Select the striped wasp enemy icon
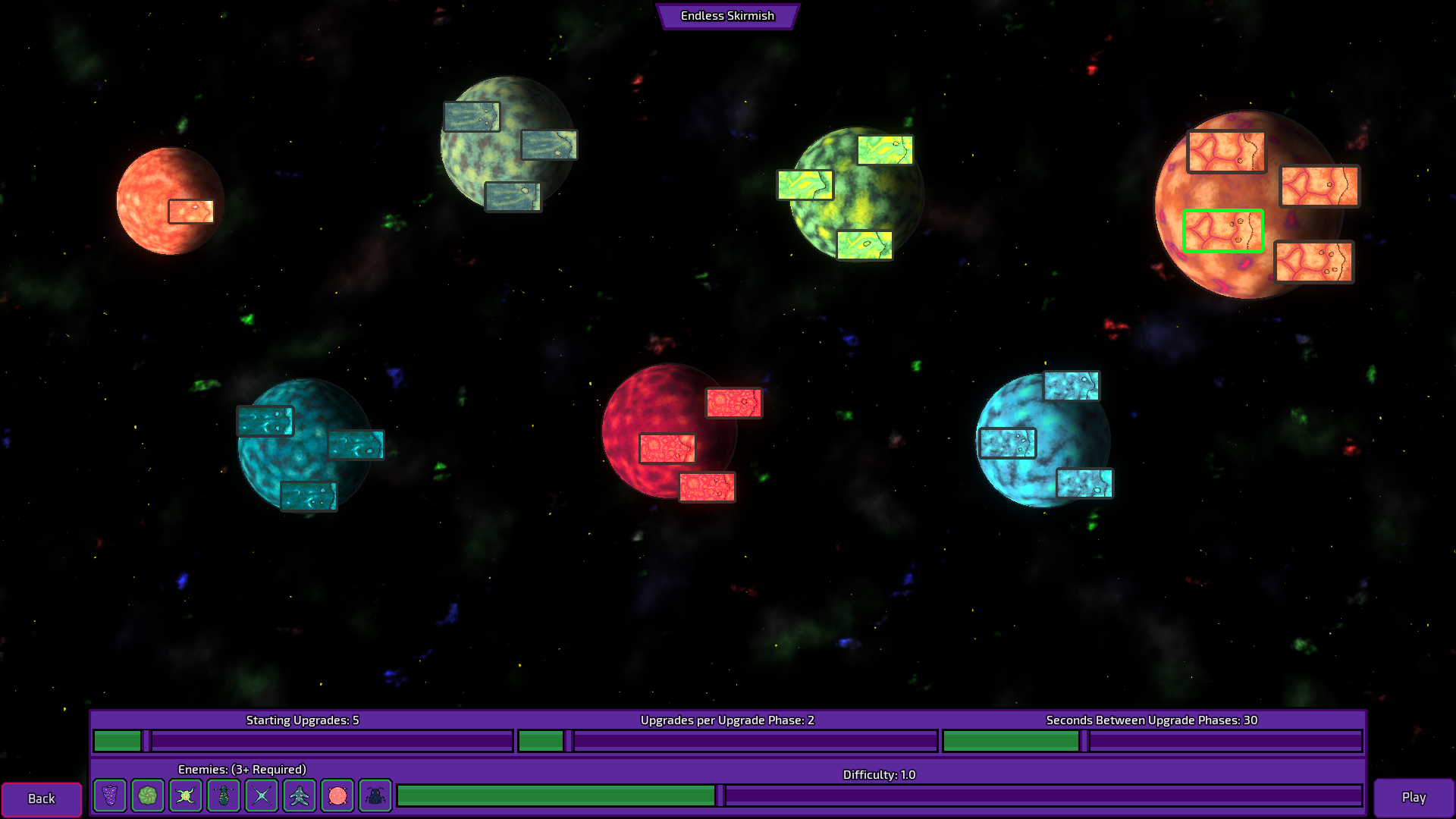This screenshot has height=819, width=1456. coord(223,795)
